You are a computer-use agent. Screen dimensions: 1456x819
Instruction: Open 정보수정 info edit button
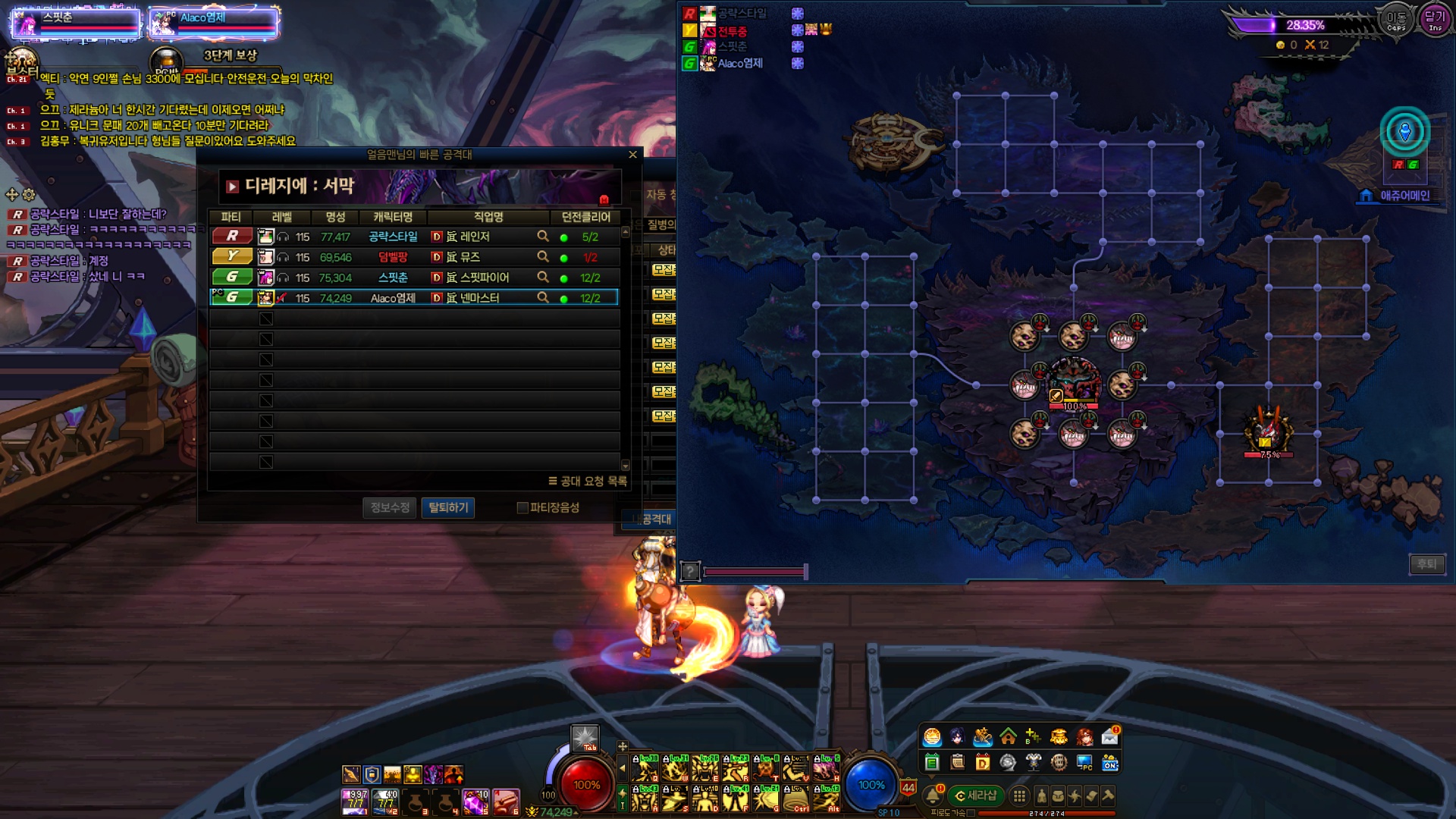[x=390, y=507]
